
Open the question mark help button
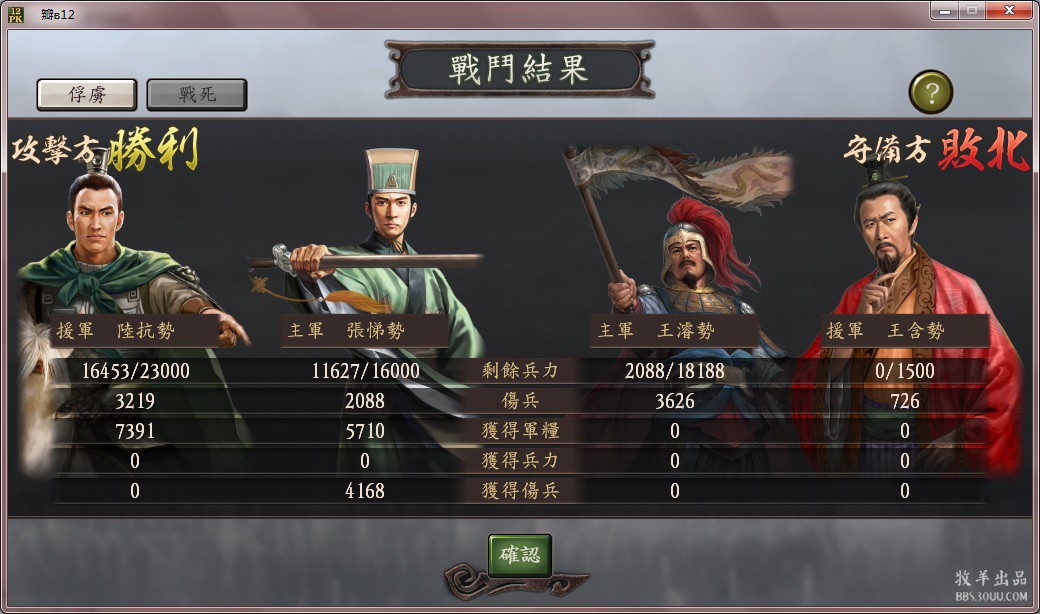tap(930, 93)
